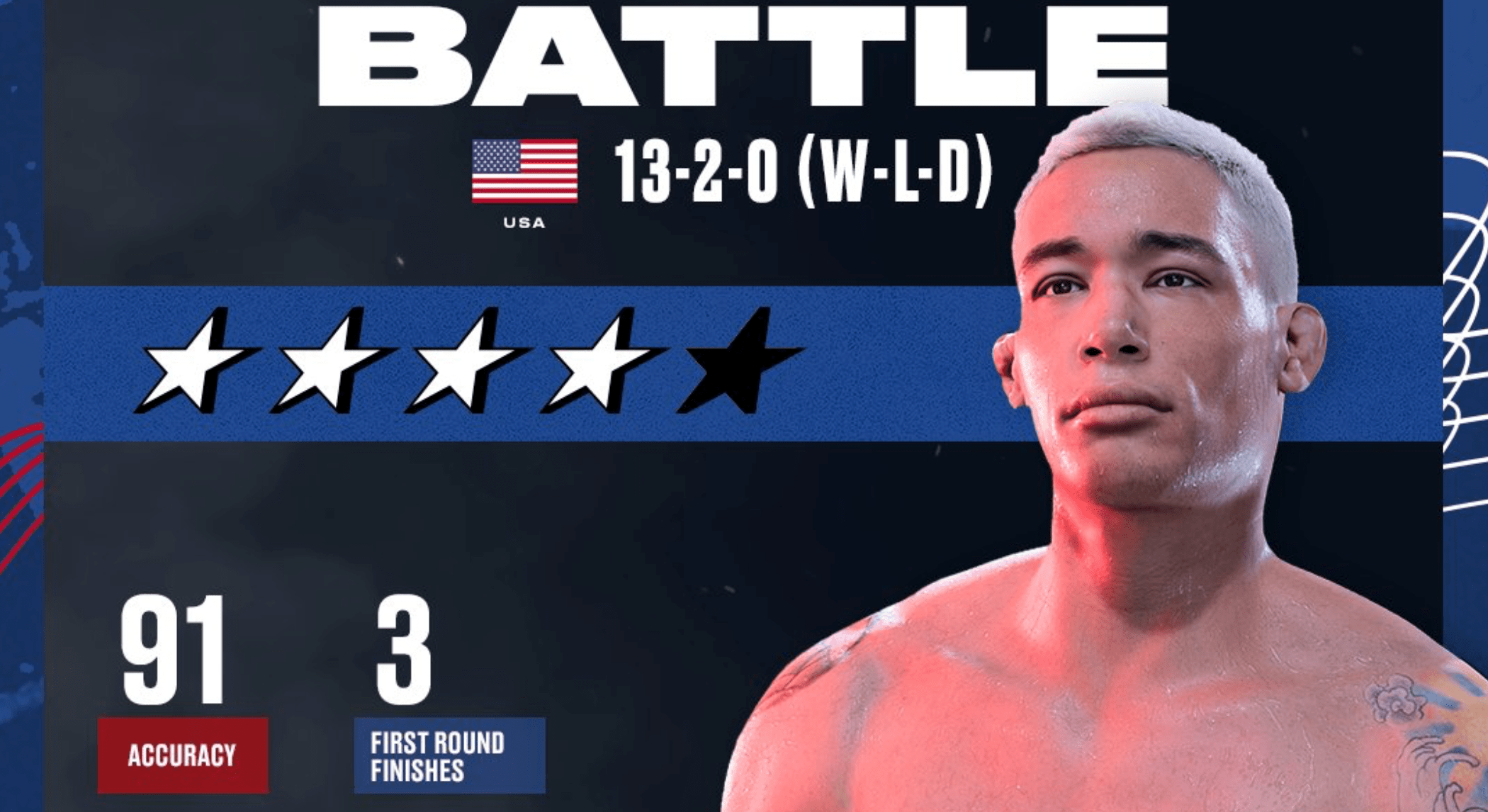Click the USA nationality label
This screenshot has width=1488, height=812.
523,223
